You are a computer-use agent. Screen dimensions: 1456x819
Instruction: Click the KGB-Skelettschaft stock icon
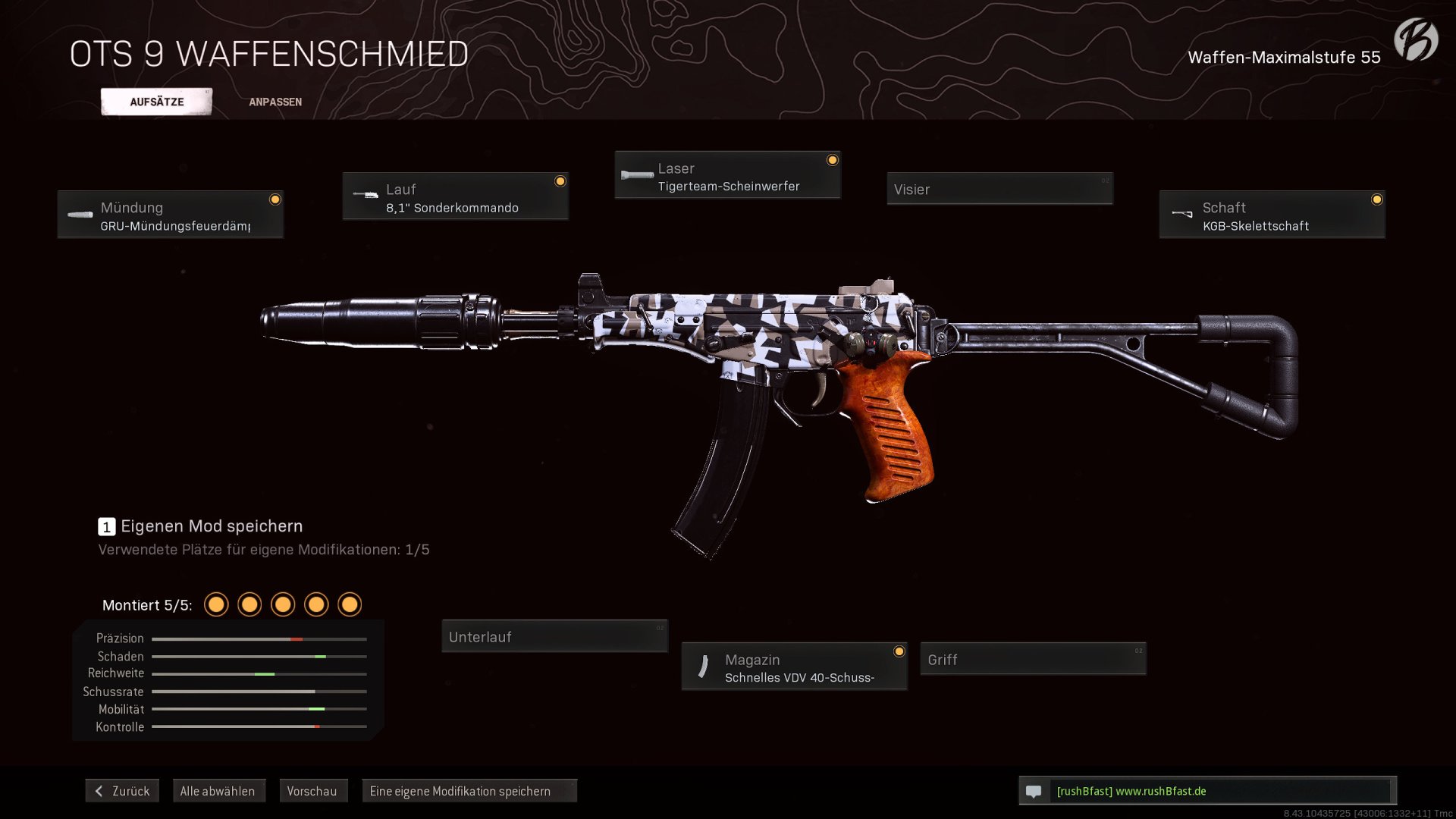pos(1183,213)
